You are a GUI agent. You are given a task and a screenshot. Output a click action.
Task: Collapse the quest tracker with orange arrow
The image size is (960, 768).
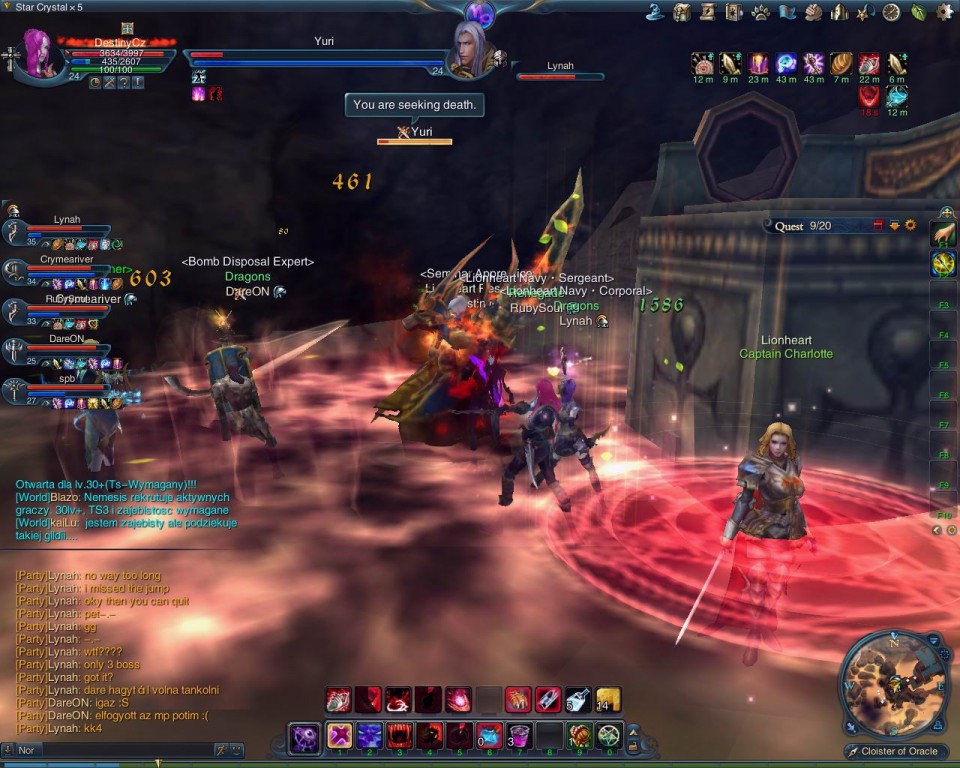[x=895, y=226]
